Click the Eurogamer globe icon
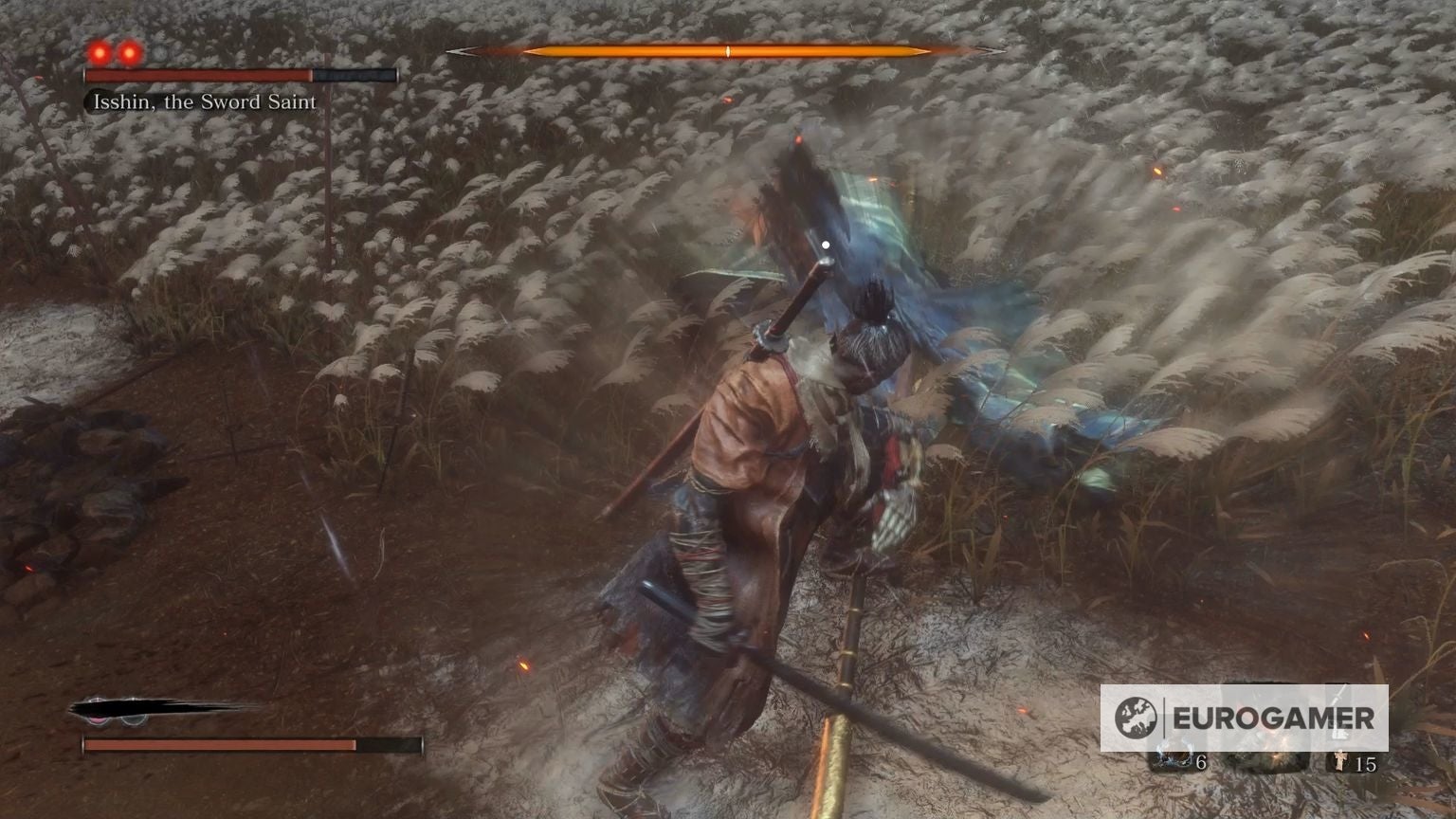 click(x=1136, y=715)
